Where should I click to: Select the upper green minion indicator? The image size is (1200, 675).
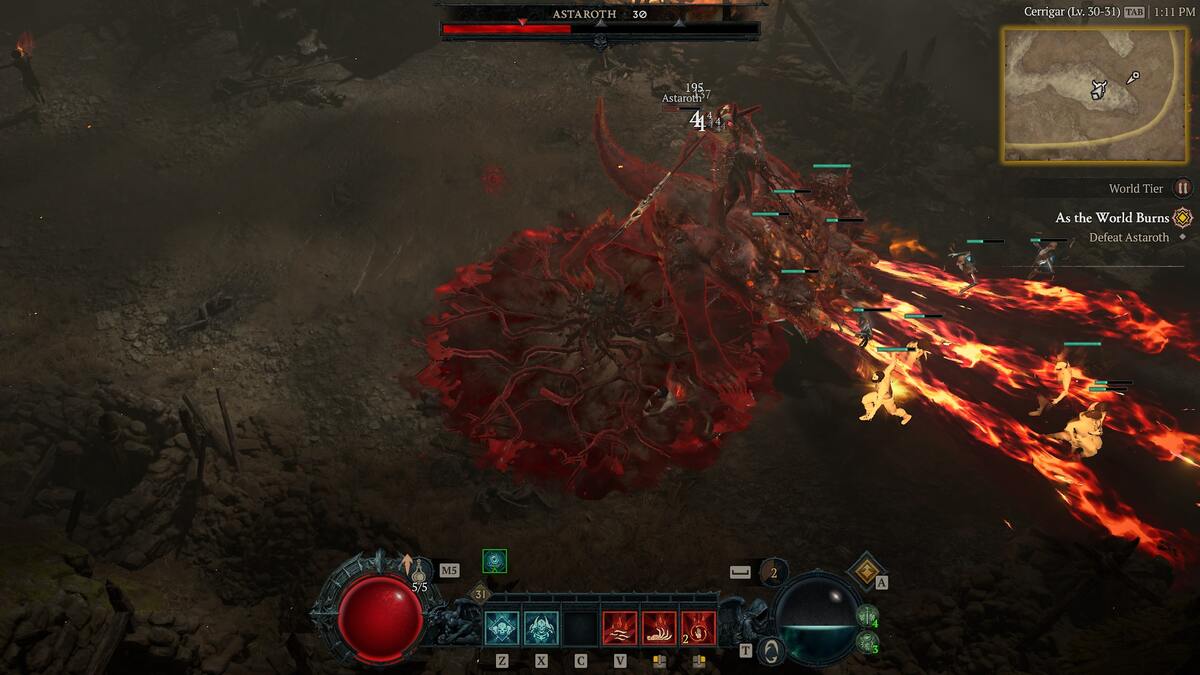pos(867,616)
